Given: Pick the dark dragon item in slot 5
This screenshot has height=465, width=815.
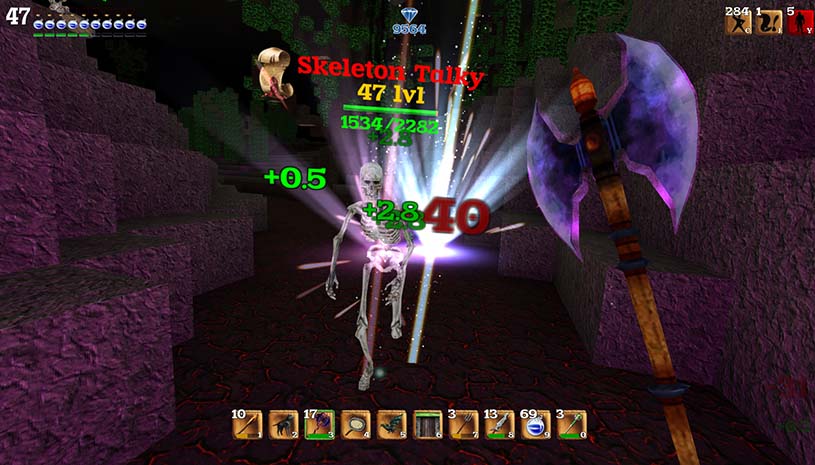Looking at the screenshot, I should [x=392, y=425].
